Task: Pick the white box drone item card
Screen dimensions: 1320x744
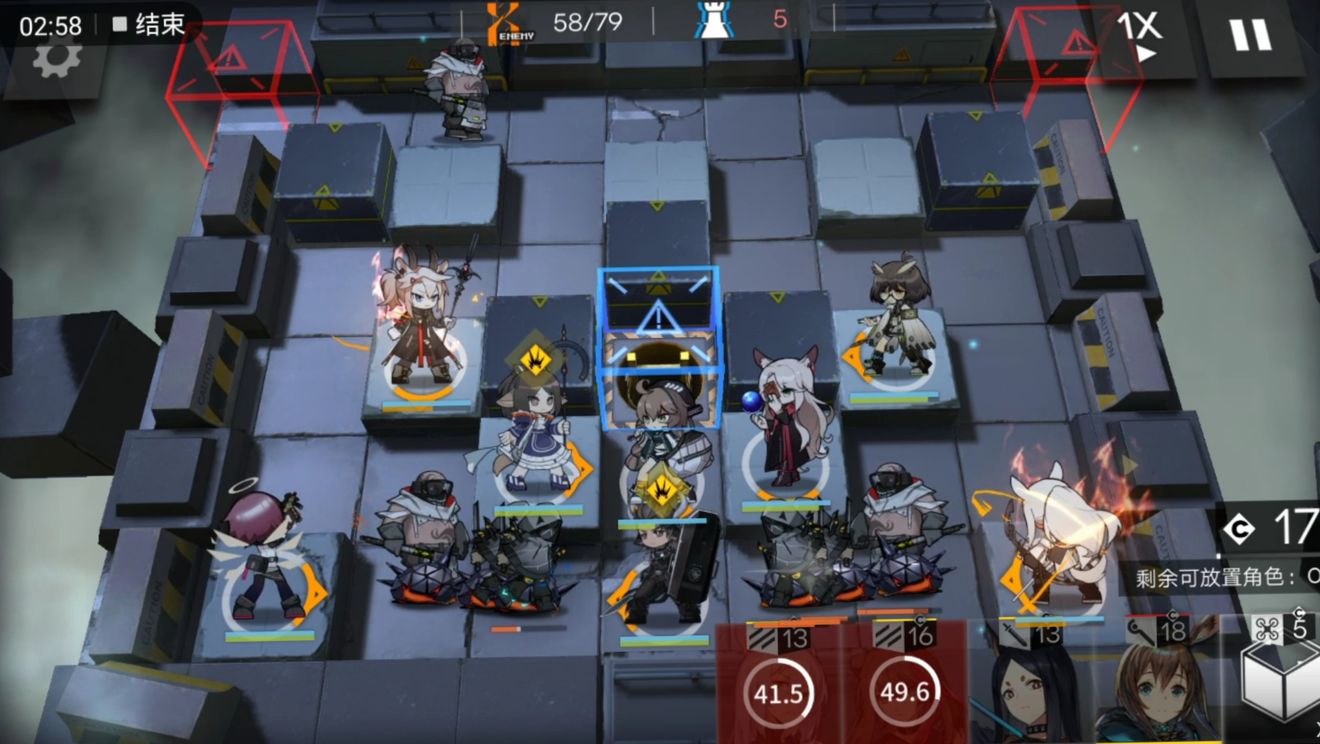Action: point(1285,680)
